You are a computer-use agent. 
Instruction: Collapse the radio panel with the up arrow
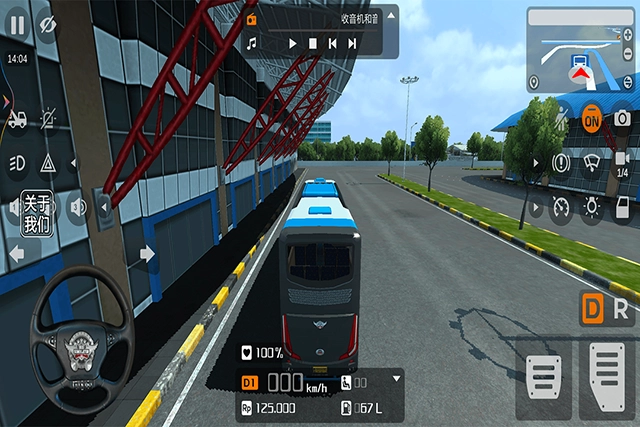click(x=389, y=17)
